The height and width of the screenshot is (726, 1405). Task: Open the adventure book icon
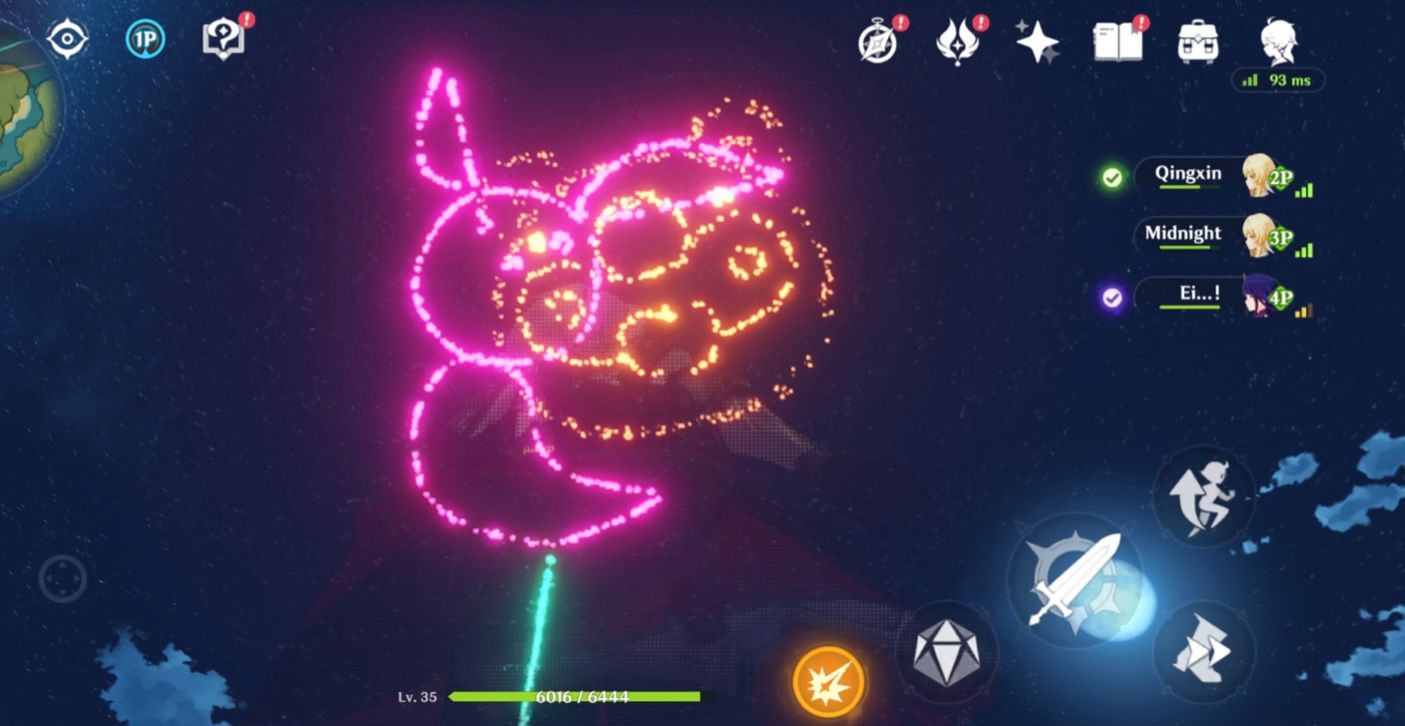click(1117, 42)
